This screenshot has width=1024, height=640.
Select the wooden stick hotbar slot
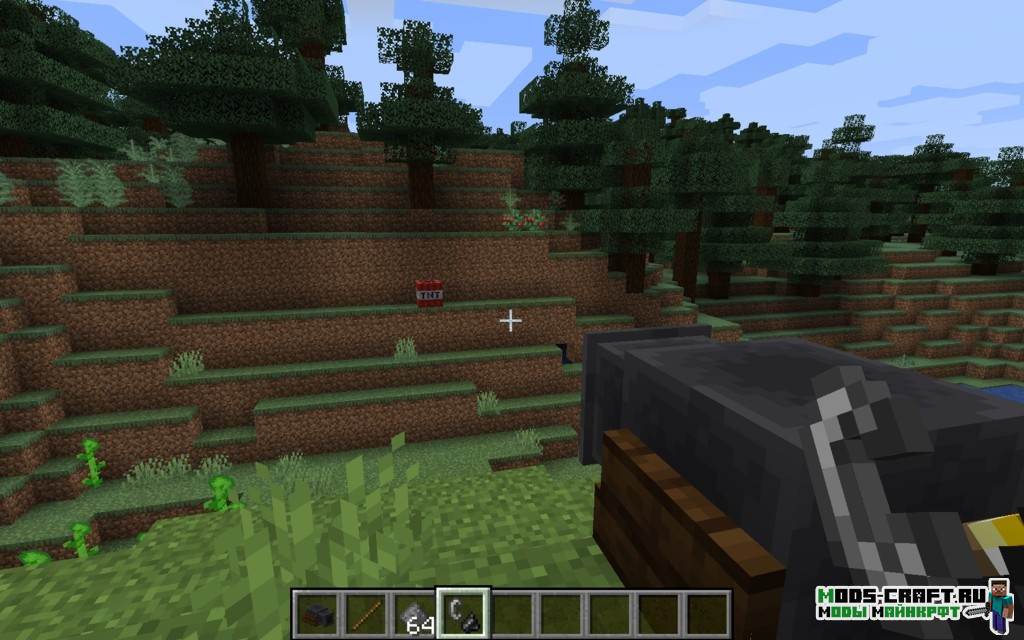coord(366,612)
